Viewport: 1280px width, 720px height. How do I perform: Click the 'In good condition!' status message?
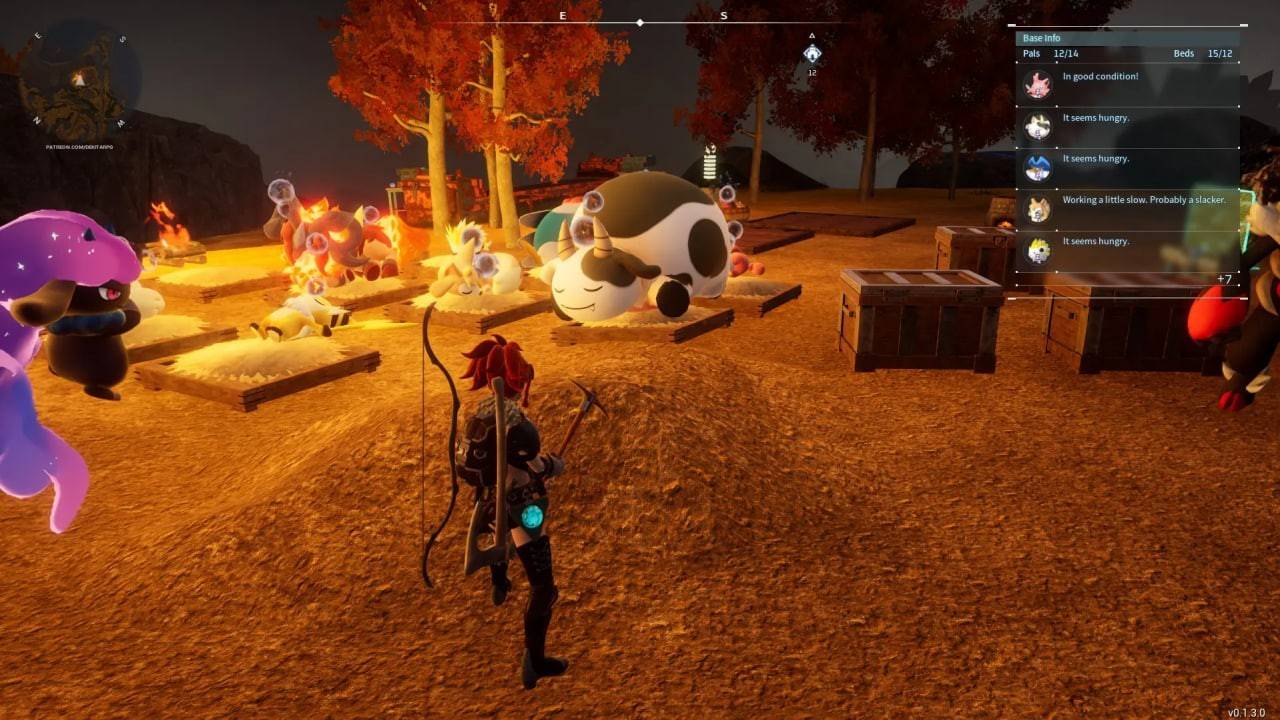(x=1101, y=75)
